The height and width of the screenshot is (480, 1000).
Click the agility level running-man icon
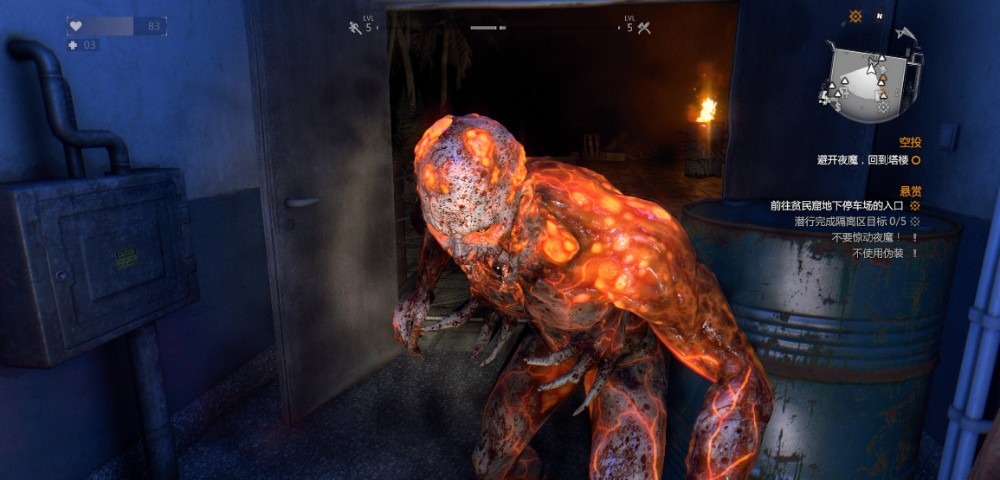tap(354, 27)
